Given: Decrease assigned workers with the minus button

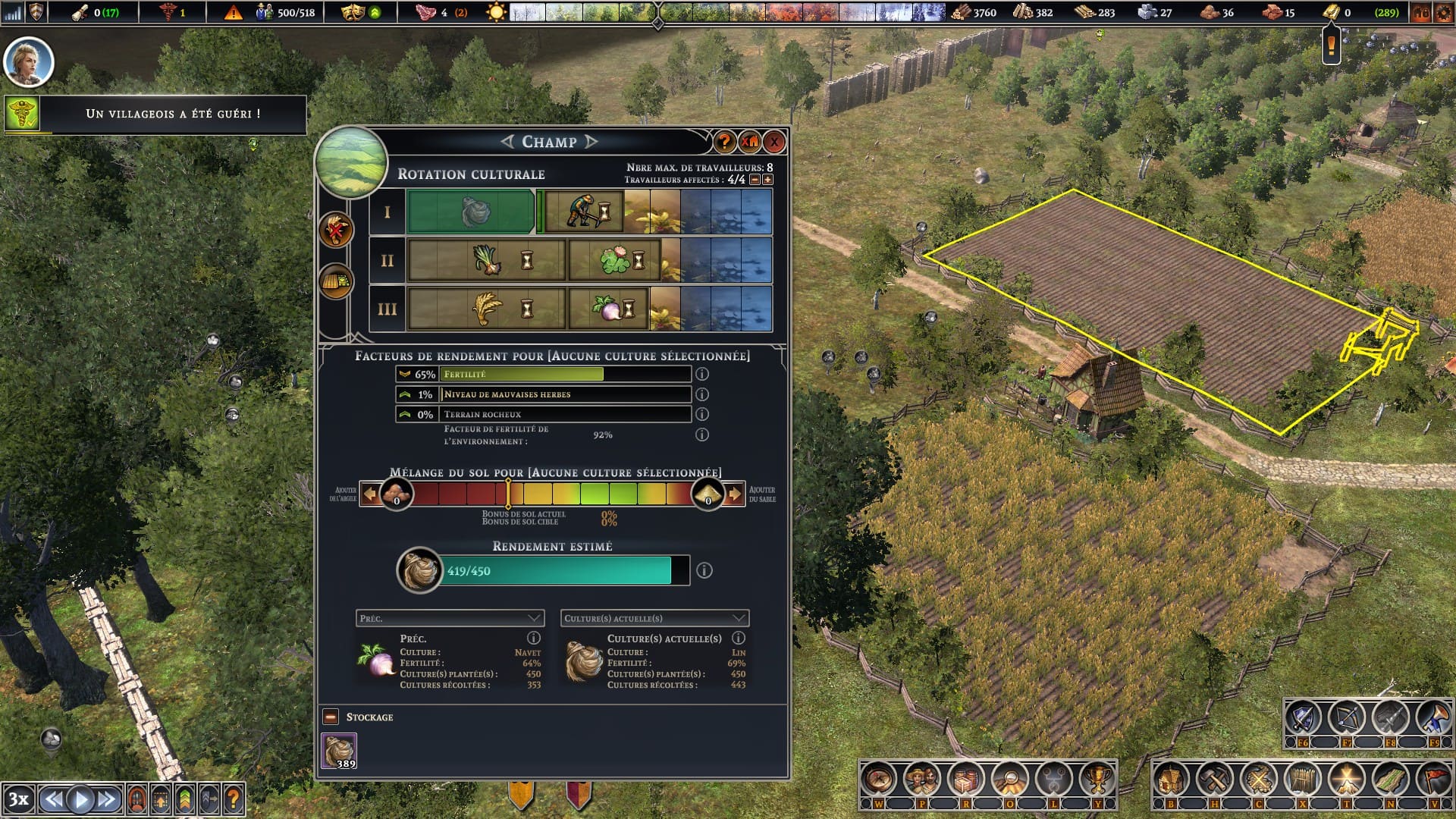Looking at the screenshot, I should [755, 180].
